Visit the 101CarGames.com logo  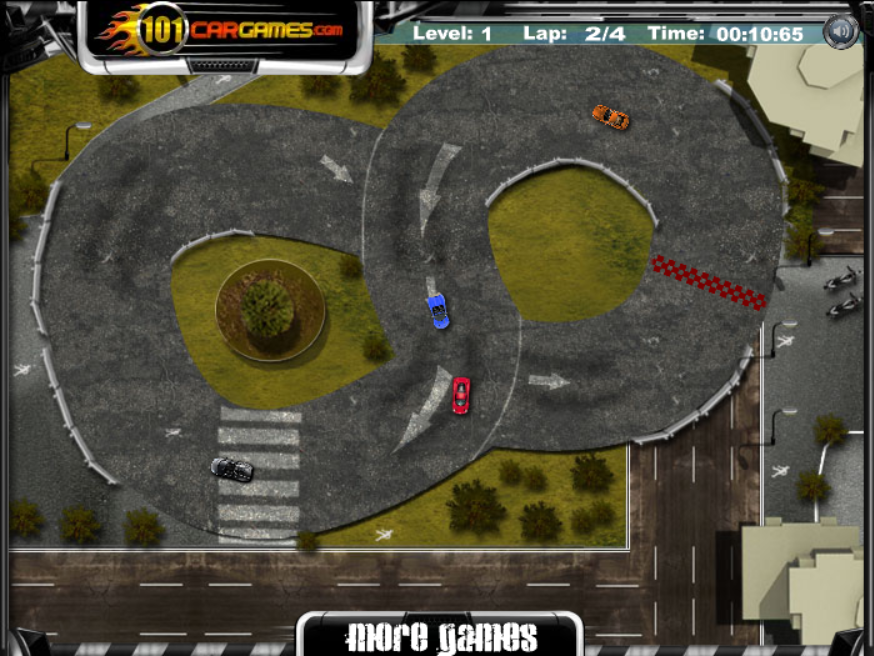[x=225, y=30]
